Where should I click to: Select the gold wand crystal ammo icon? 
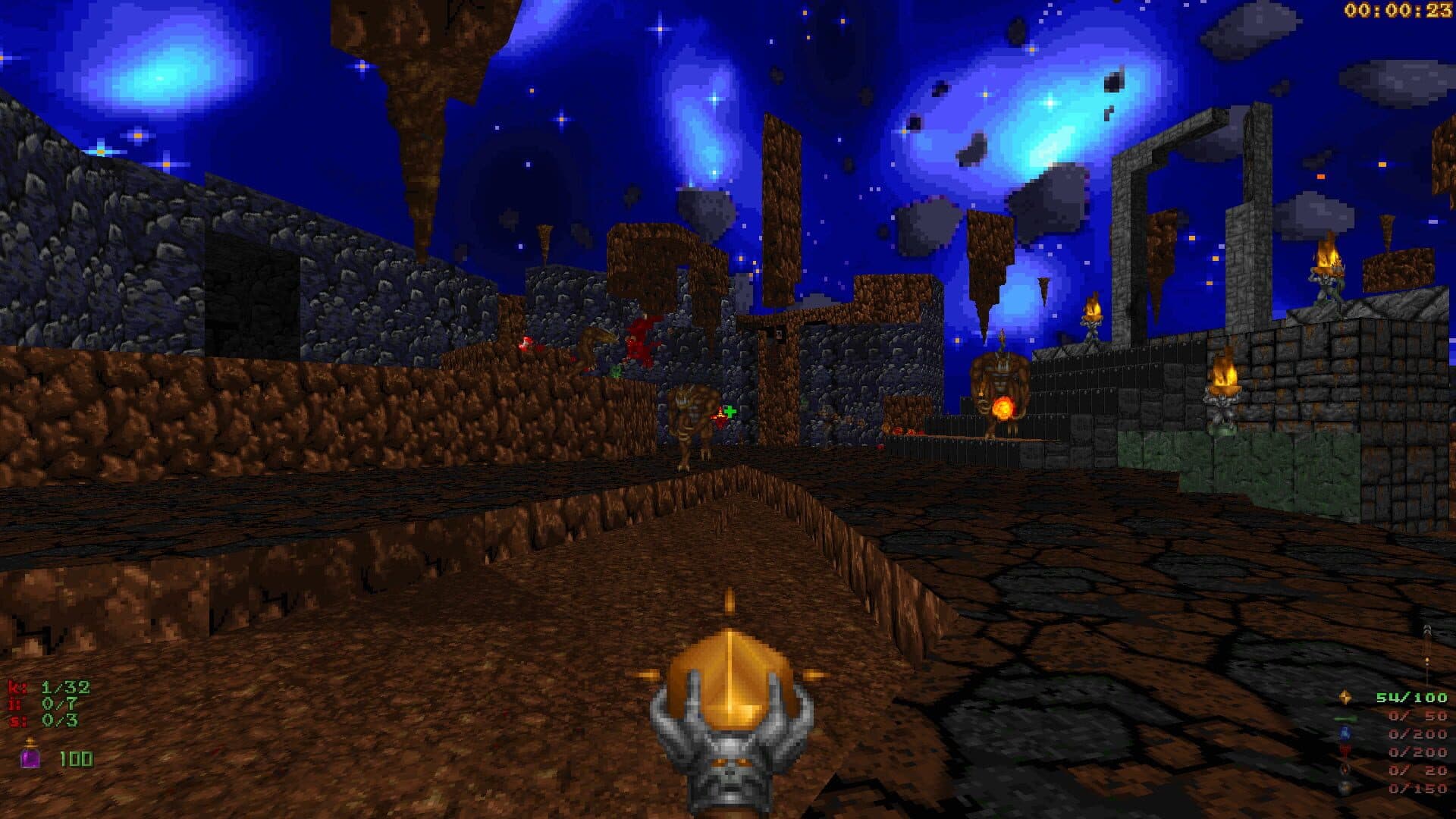(x=1345, y=697)
